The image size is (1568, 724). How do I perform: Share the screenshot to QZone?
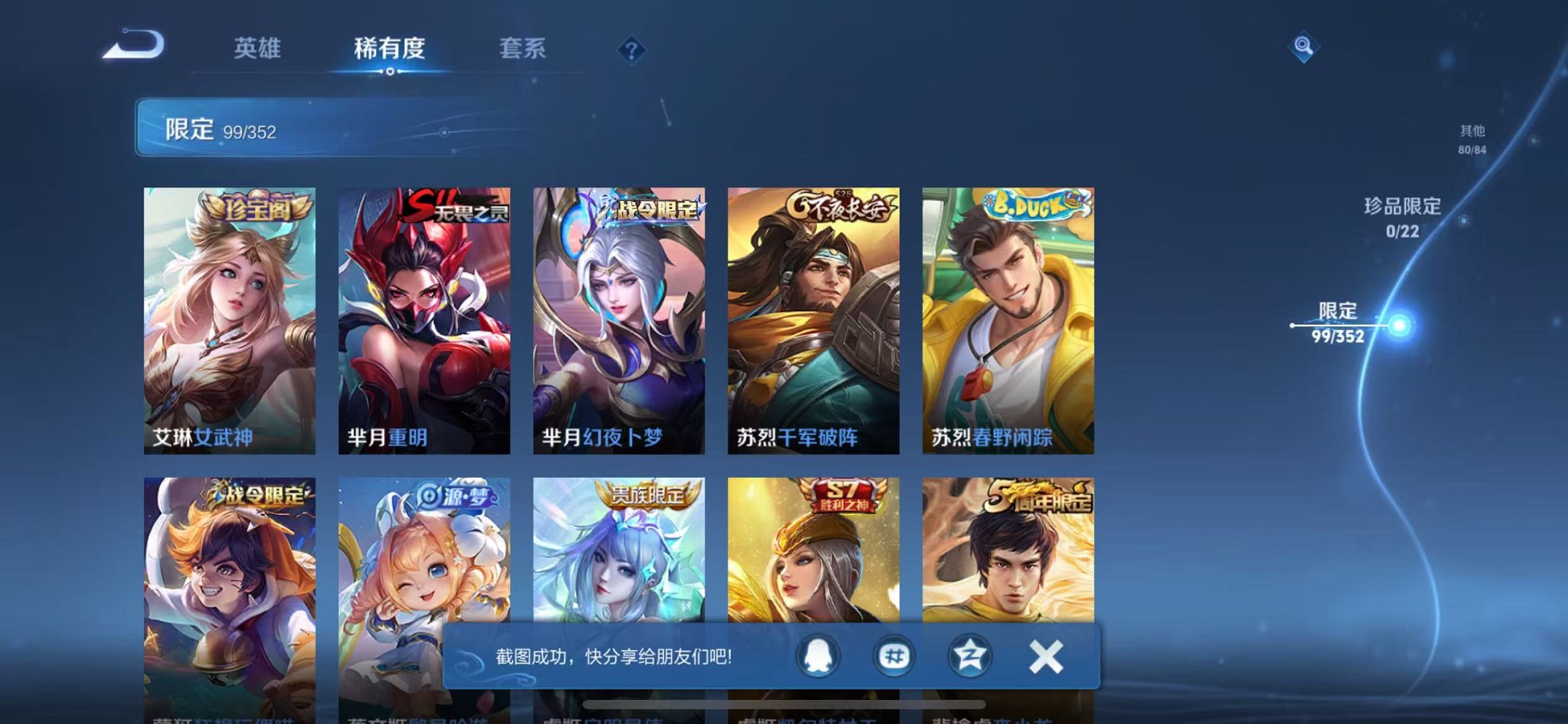point(969,656)
